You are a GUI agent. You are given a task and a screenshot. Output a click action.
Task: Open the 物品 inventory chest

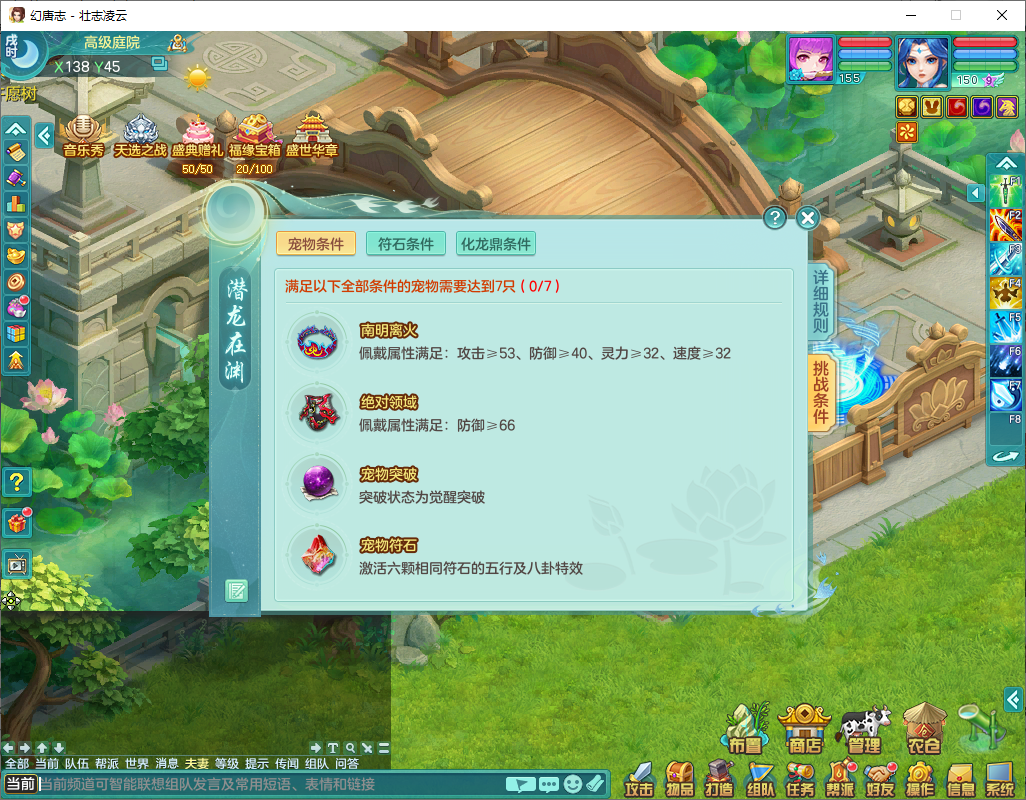coord(680,779)
